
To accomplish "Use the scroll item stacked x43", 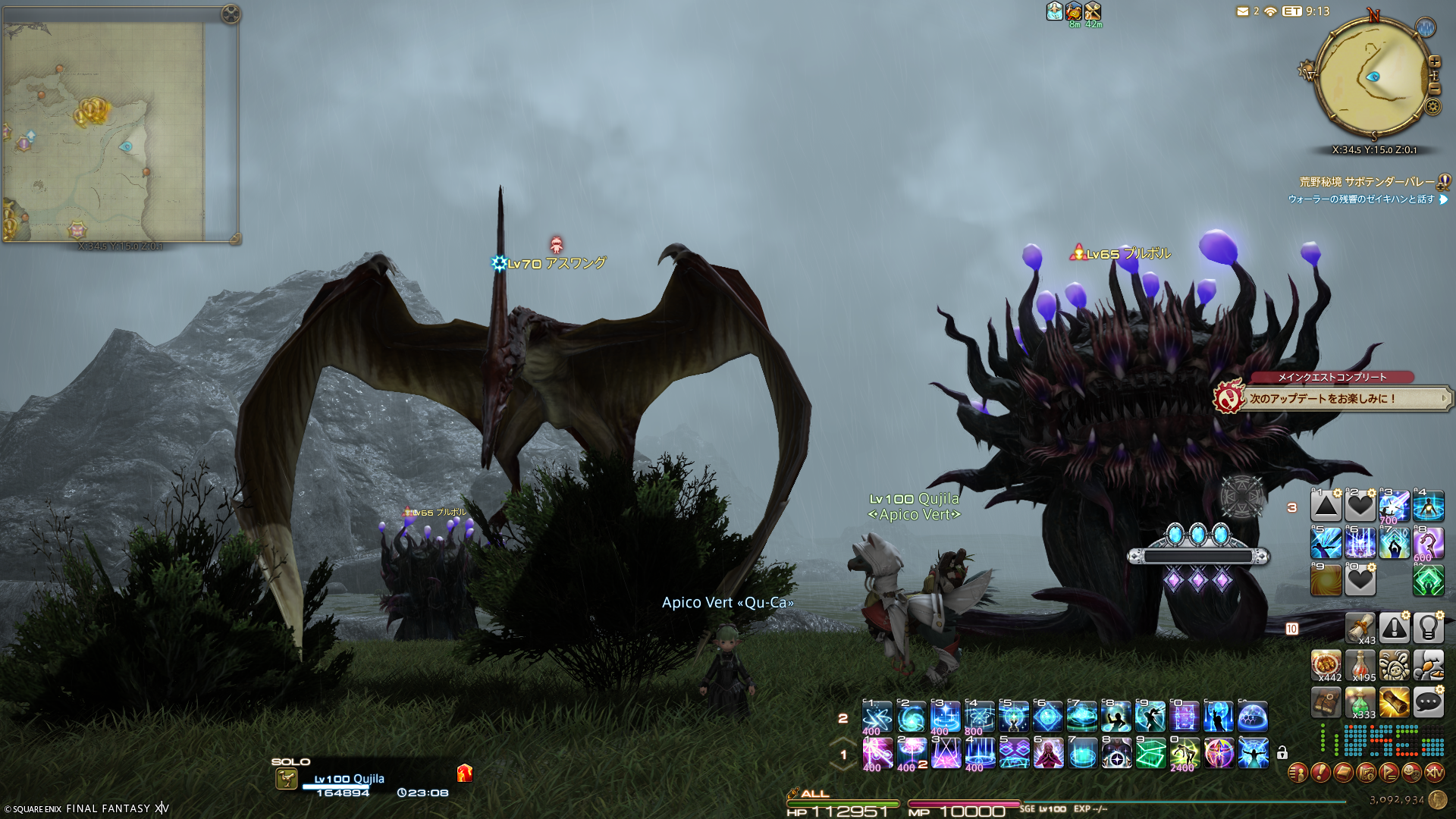I will point(1360,628).
